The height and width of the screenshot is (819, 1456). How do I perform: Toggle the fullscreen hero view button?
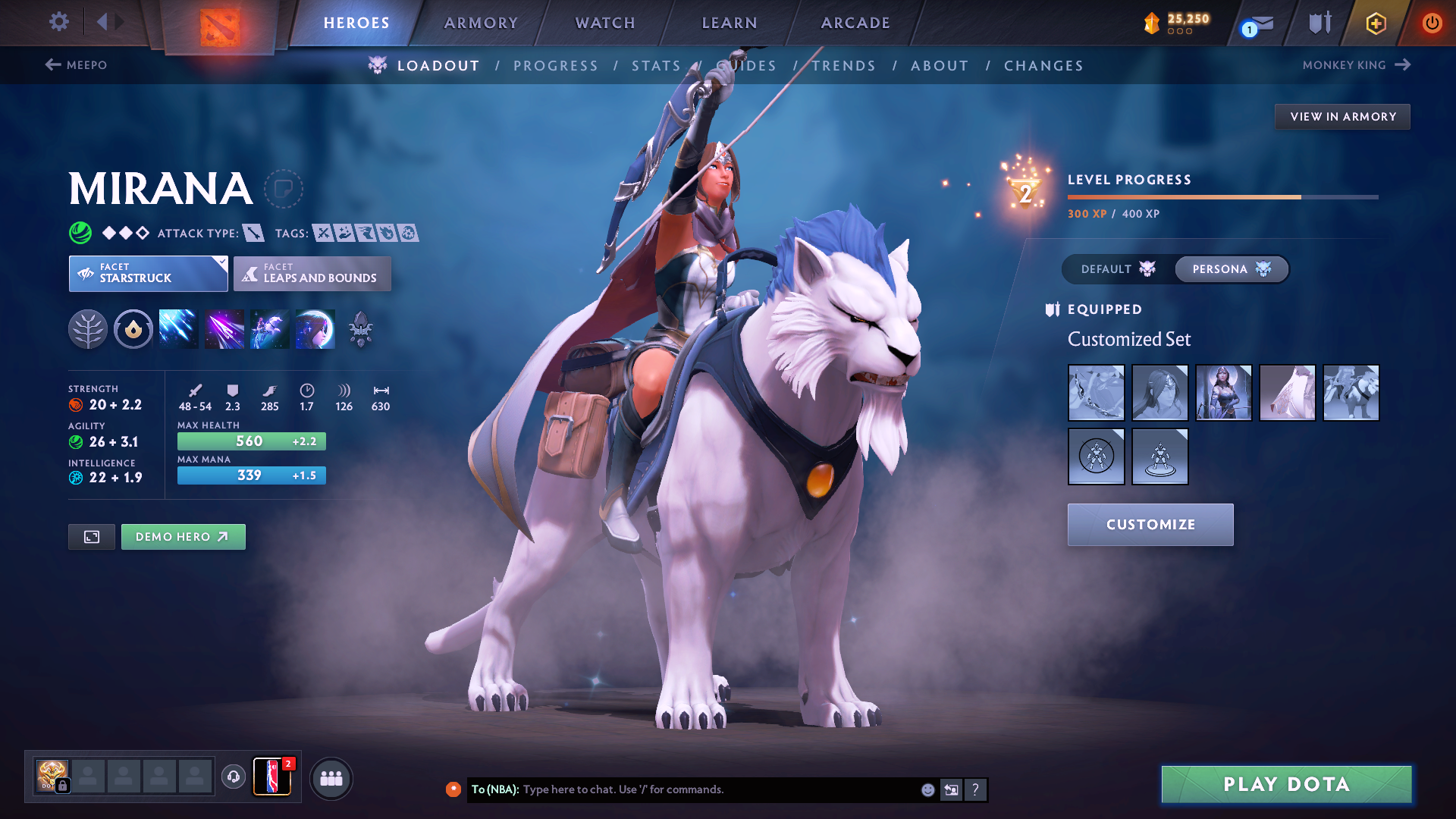point(92,537)
